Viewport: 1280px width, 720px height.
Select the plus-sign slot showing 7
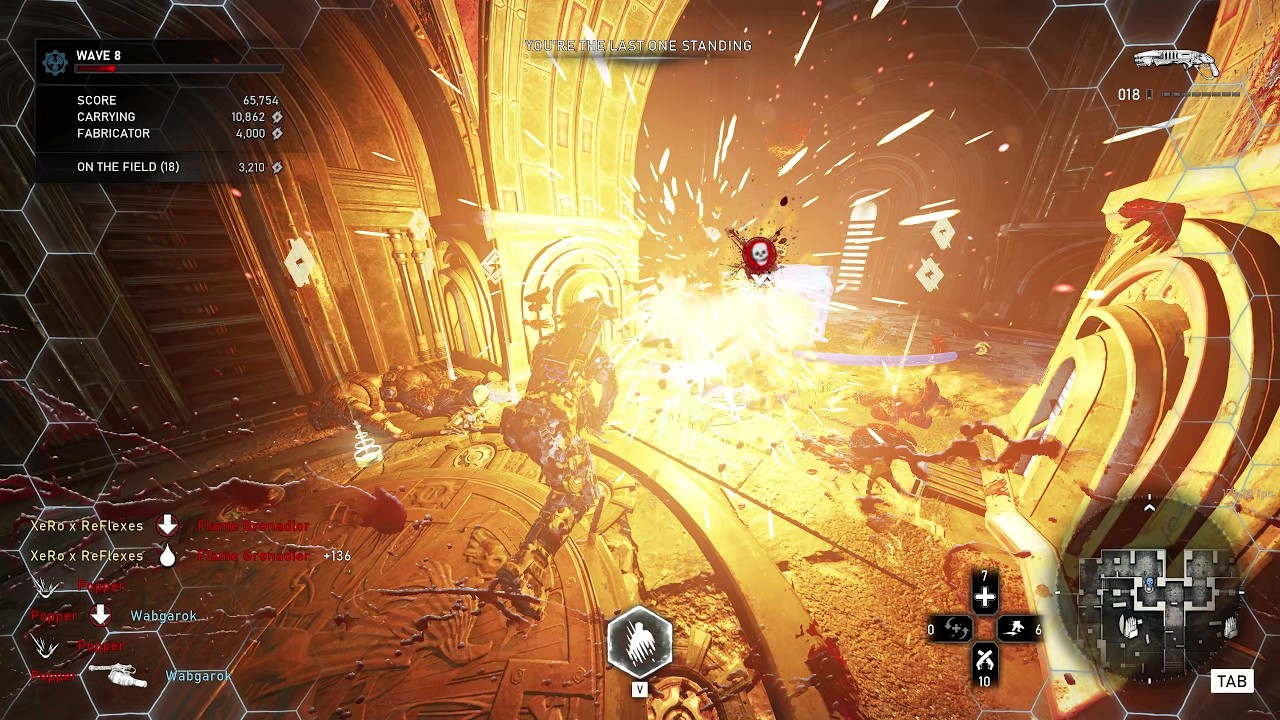tap(985, 597)
